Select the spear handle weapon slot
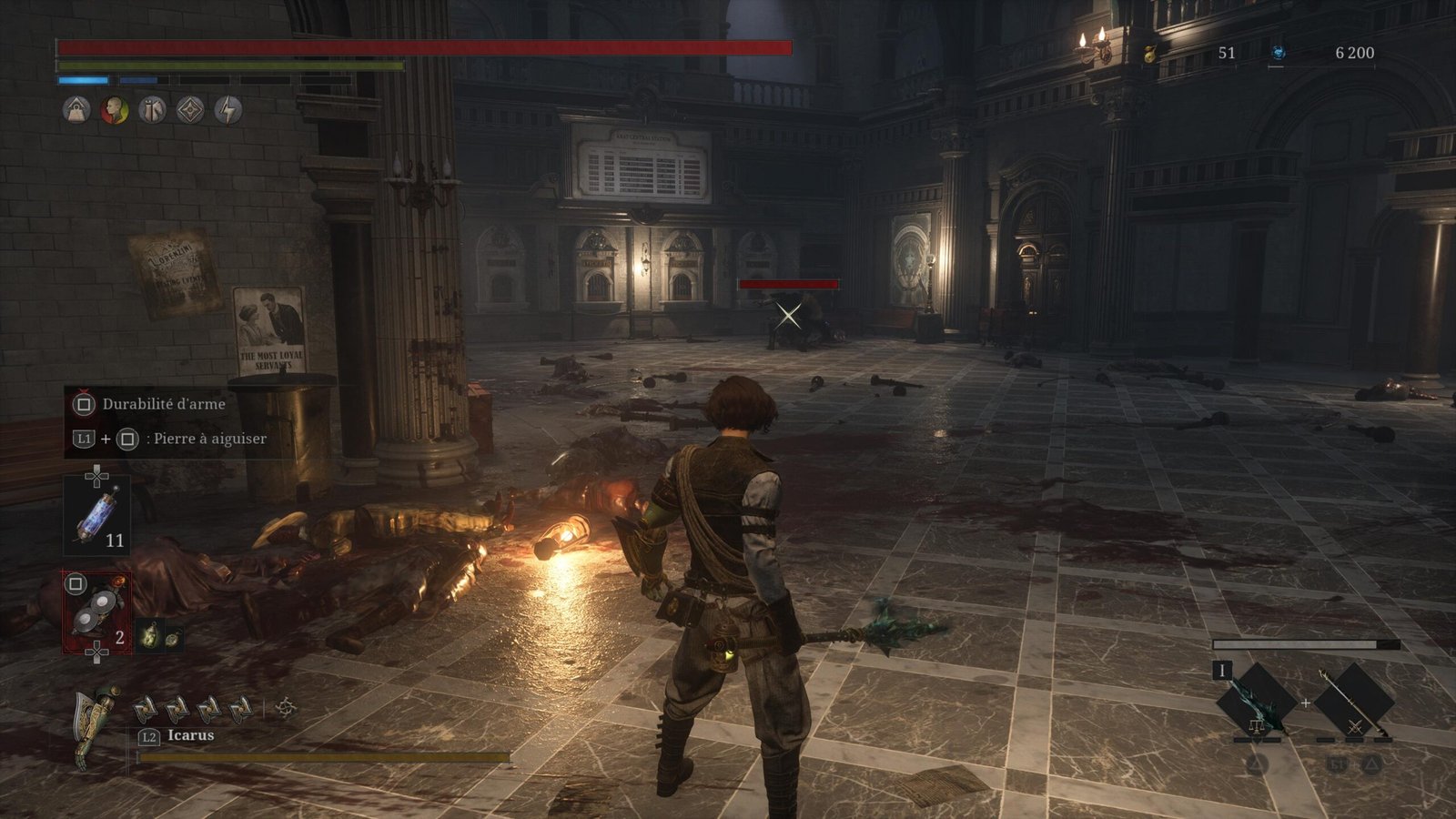1456x819 pixels. point(1355,702)
